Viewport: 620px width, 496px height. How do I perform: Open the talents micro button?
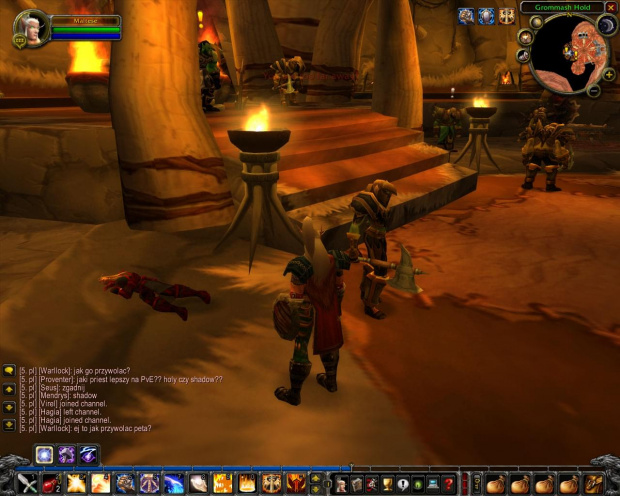[371, 484]
